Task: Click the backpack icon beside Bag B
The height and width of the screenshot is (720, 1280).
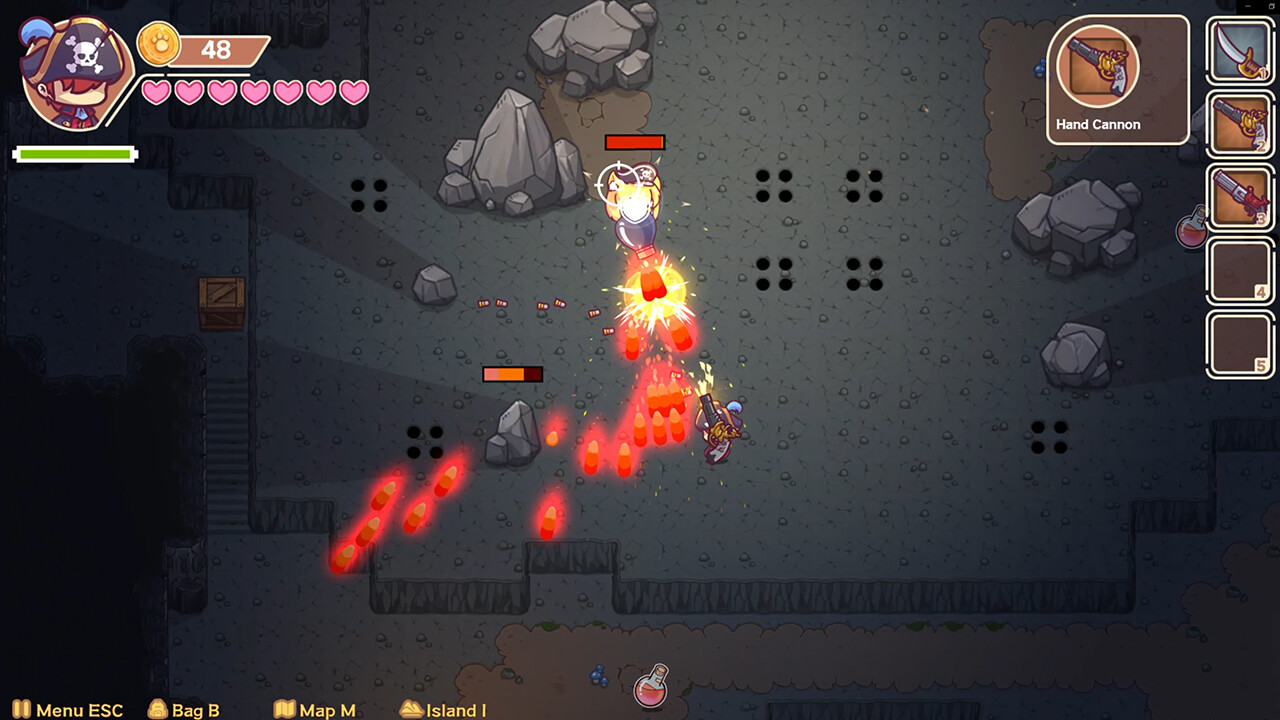Action: 157,710
